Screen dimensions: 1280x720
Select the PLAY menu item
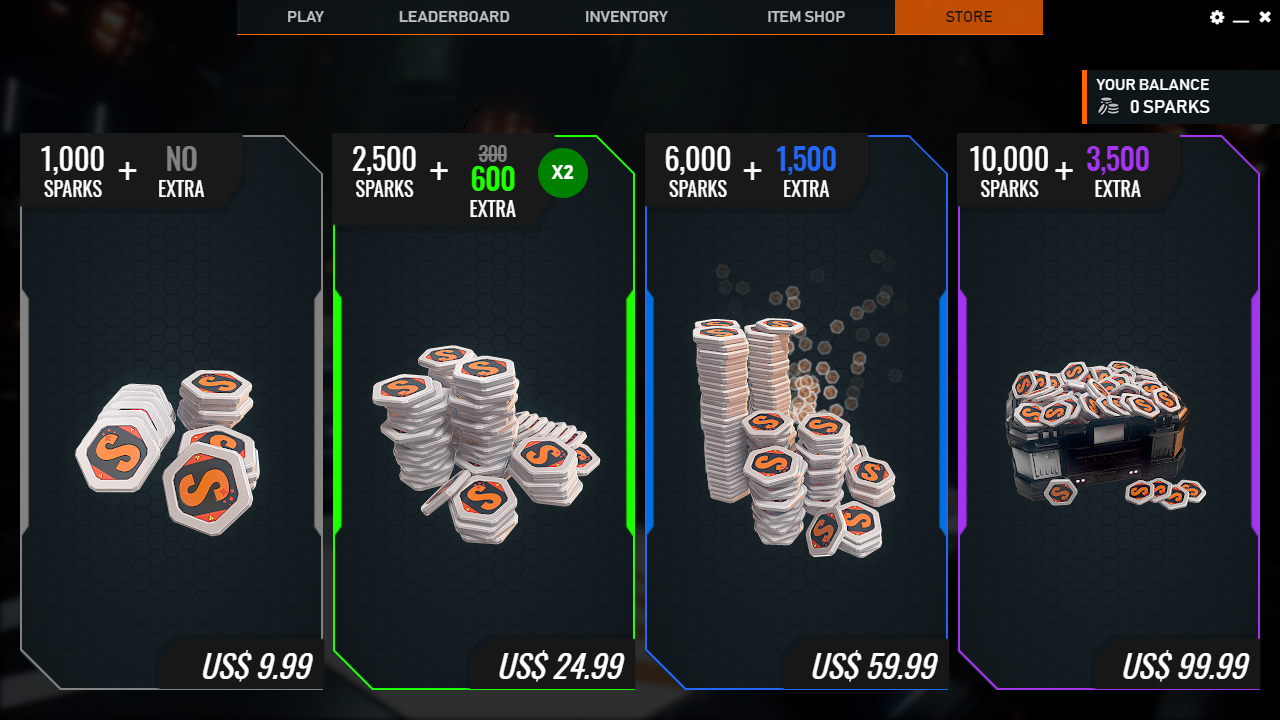pos(305,17)
